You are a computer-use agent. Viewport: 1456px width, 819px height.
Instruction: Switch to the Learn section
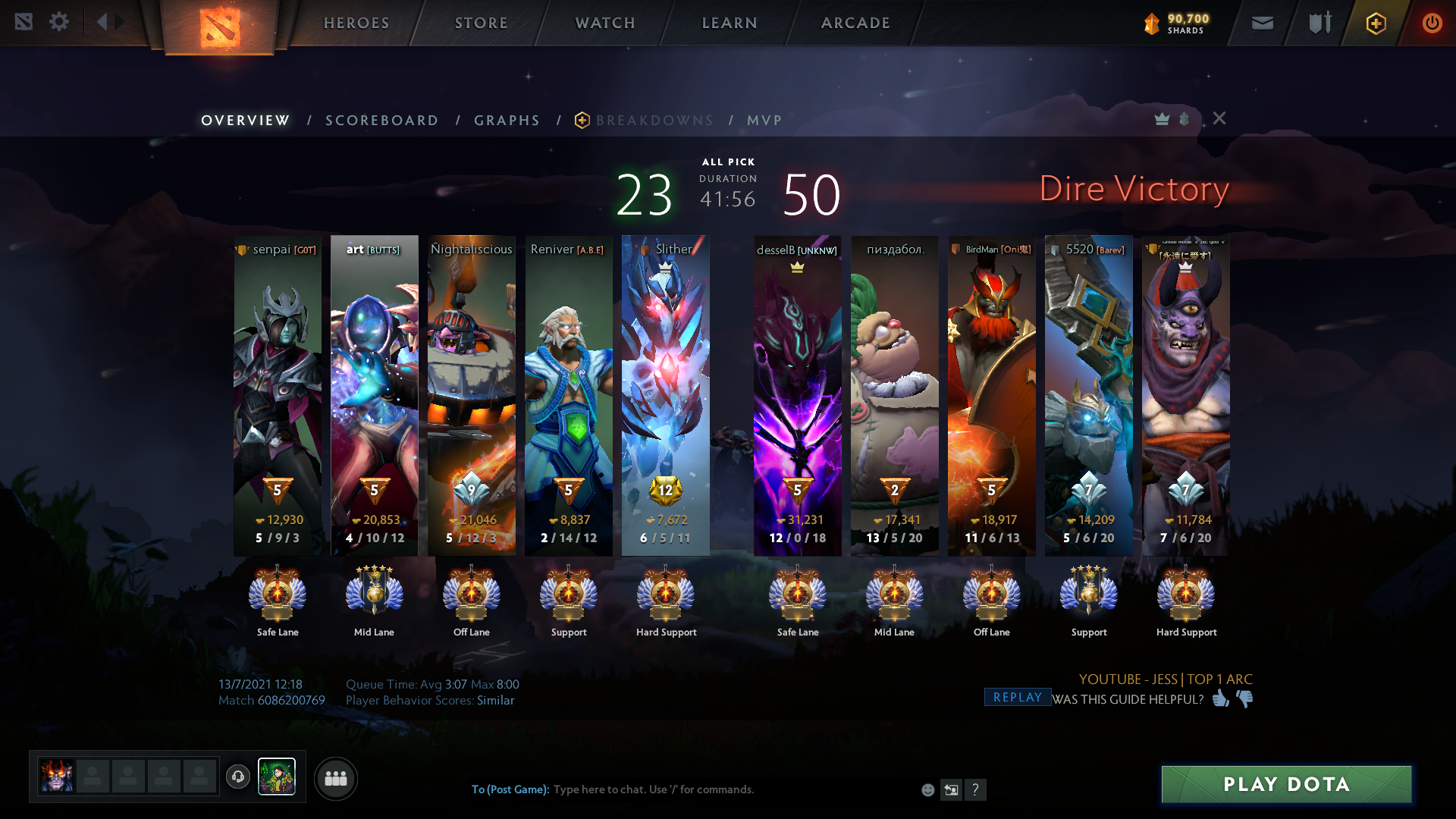(730, 23)
